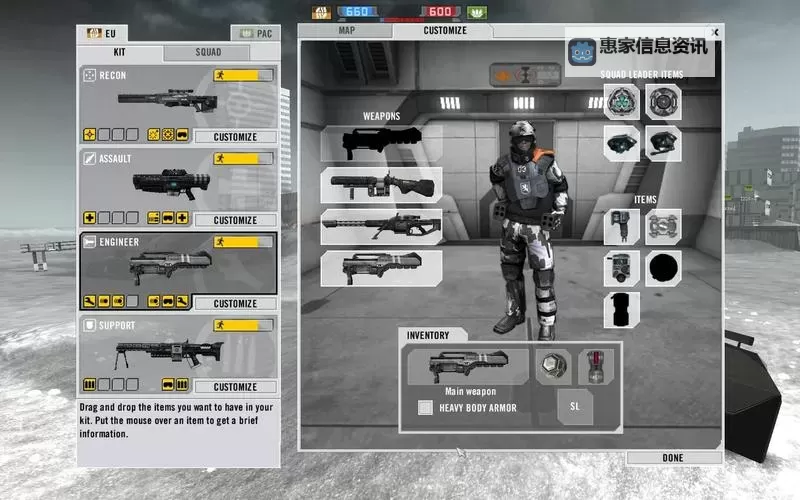This screenshot has width=800, height=500.
Task: Pick the red canister item in Inventory
Action: pyautogui.click(x=598, y=366)
